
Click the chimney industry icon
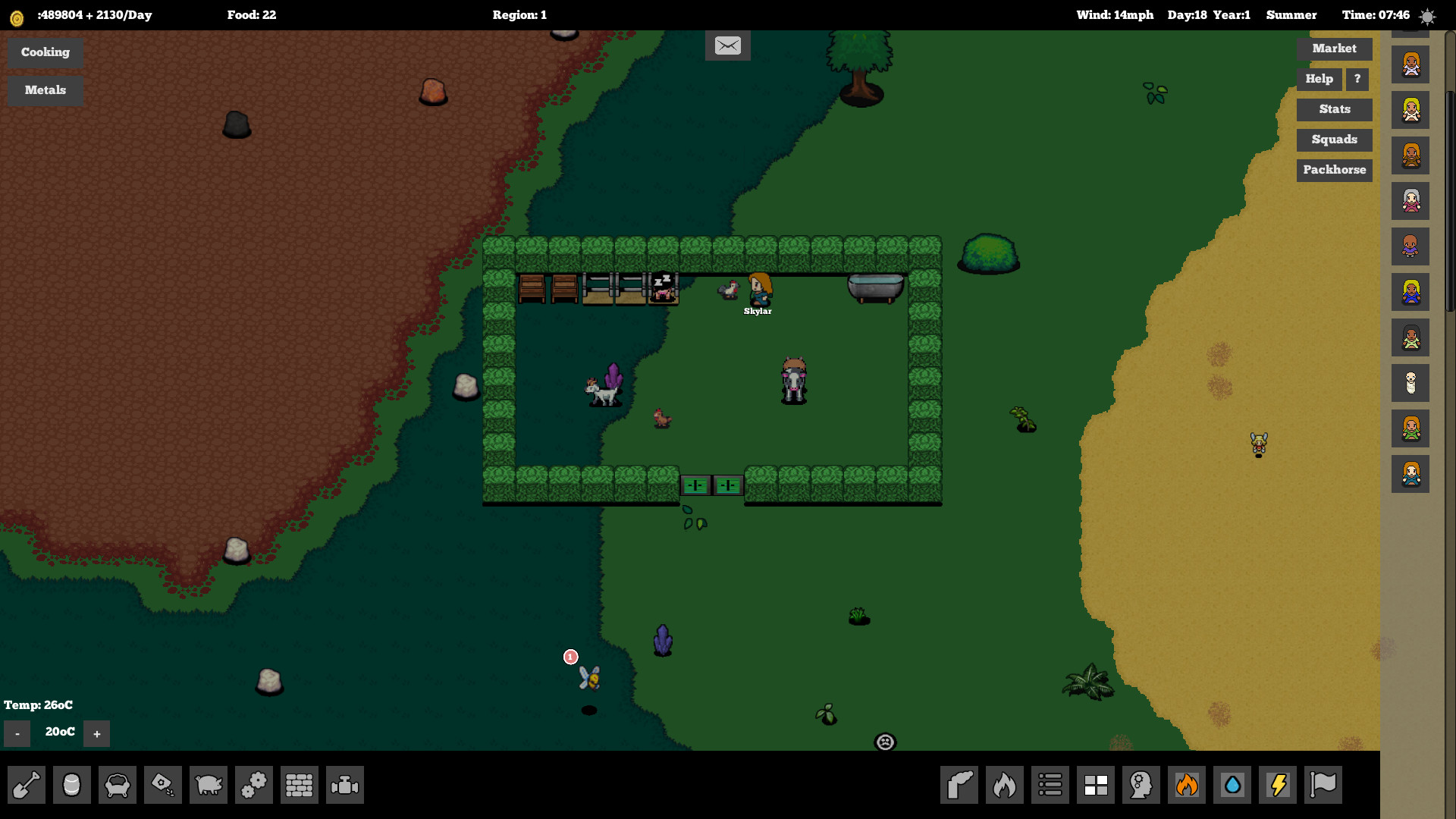[959, 785]
